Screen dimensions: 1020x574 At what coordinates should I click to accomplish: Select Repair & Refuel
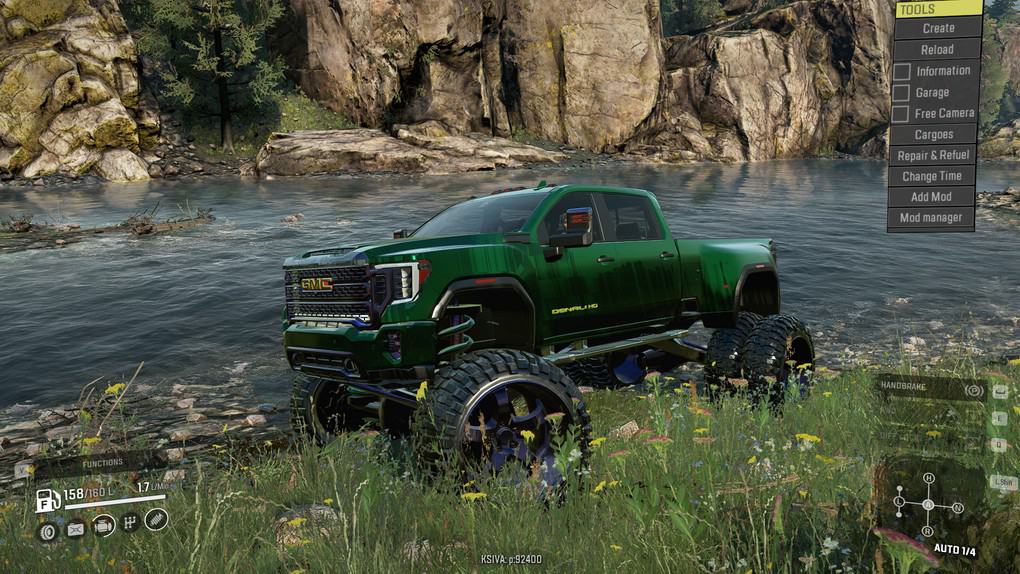(933, 155)
